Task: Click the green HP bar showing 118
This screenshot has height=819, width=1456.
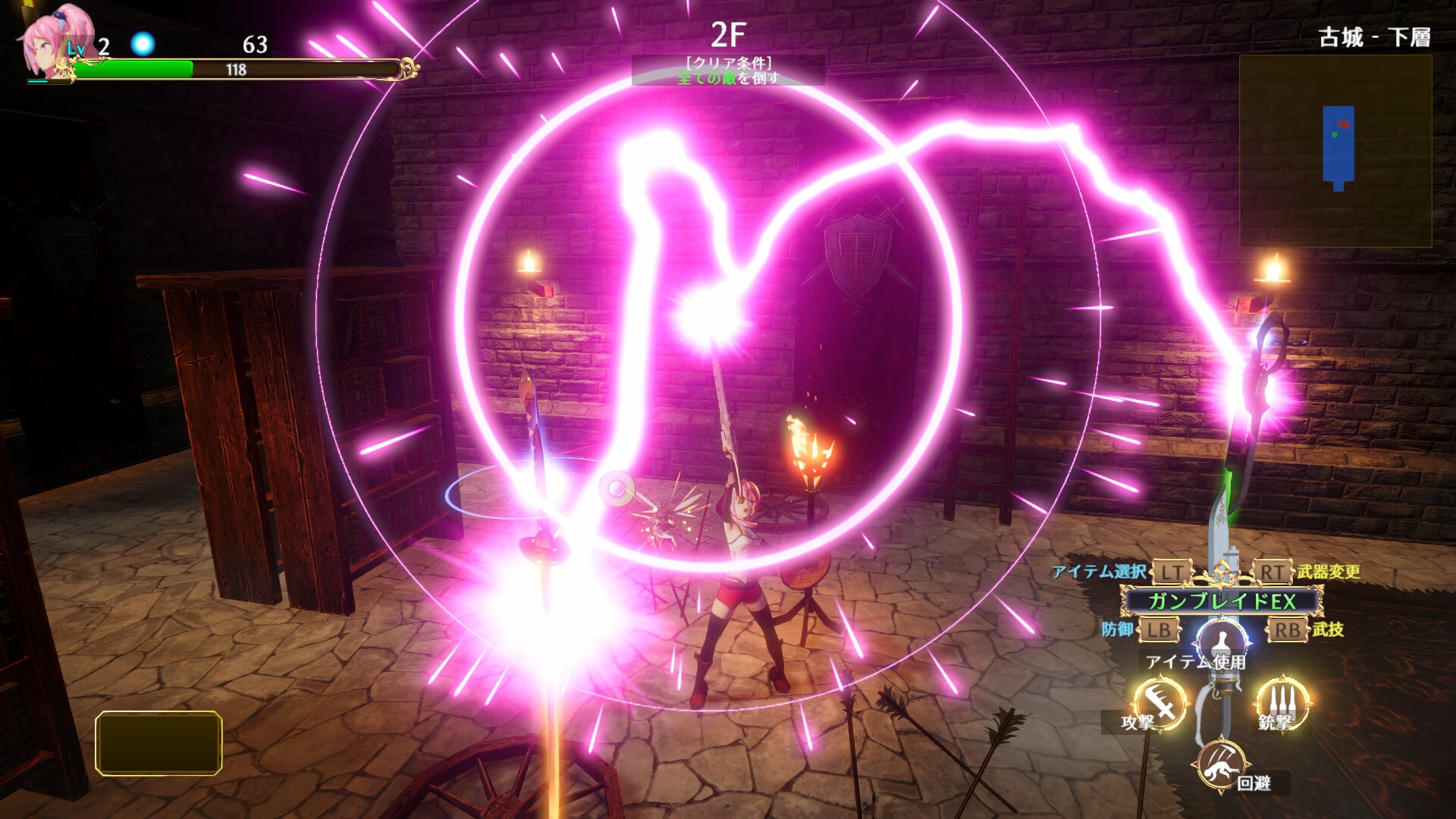Action: tap(235, 70)
